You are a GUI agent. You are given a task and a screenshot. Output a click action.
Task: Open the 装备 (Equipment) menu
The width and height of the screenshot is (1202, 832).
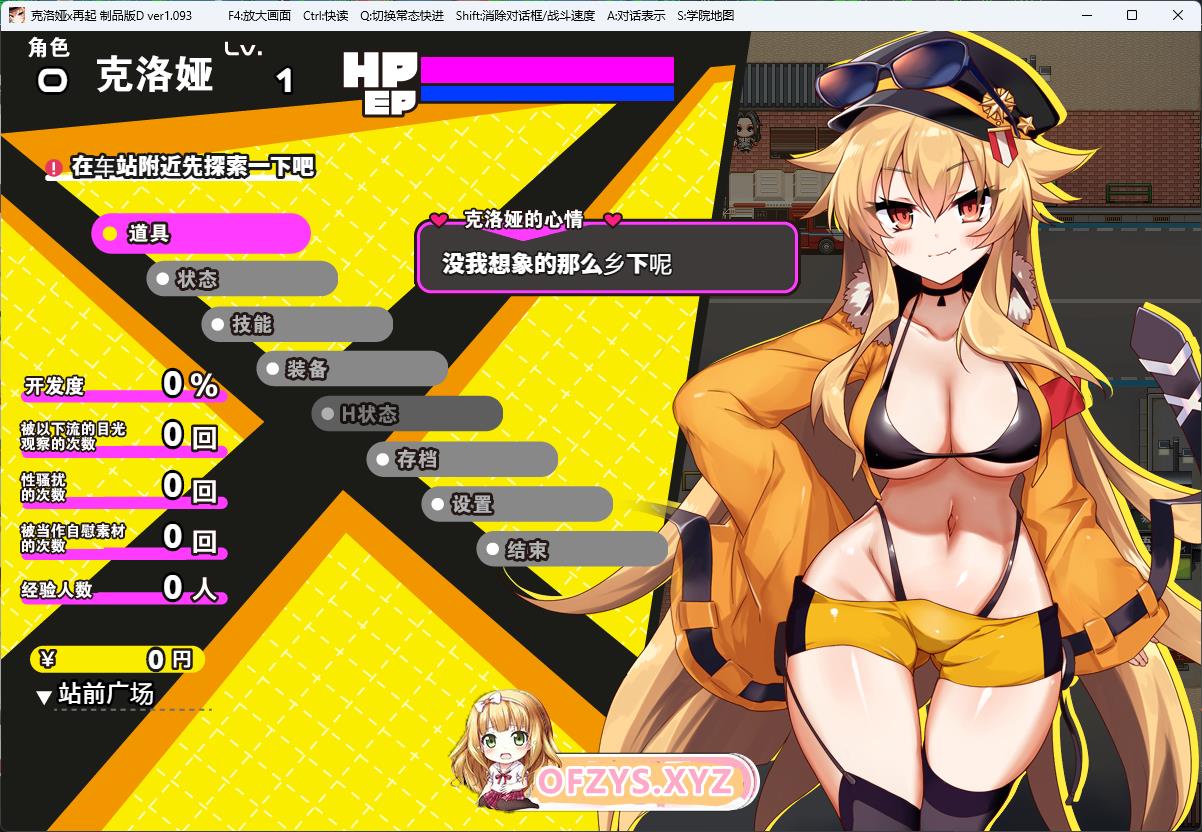[x=352, y=369]
